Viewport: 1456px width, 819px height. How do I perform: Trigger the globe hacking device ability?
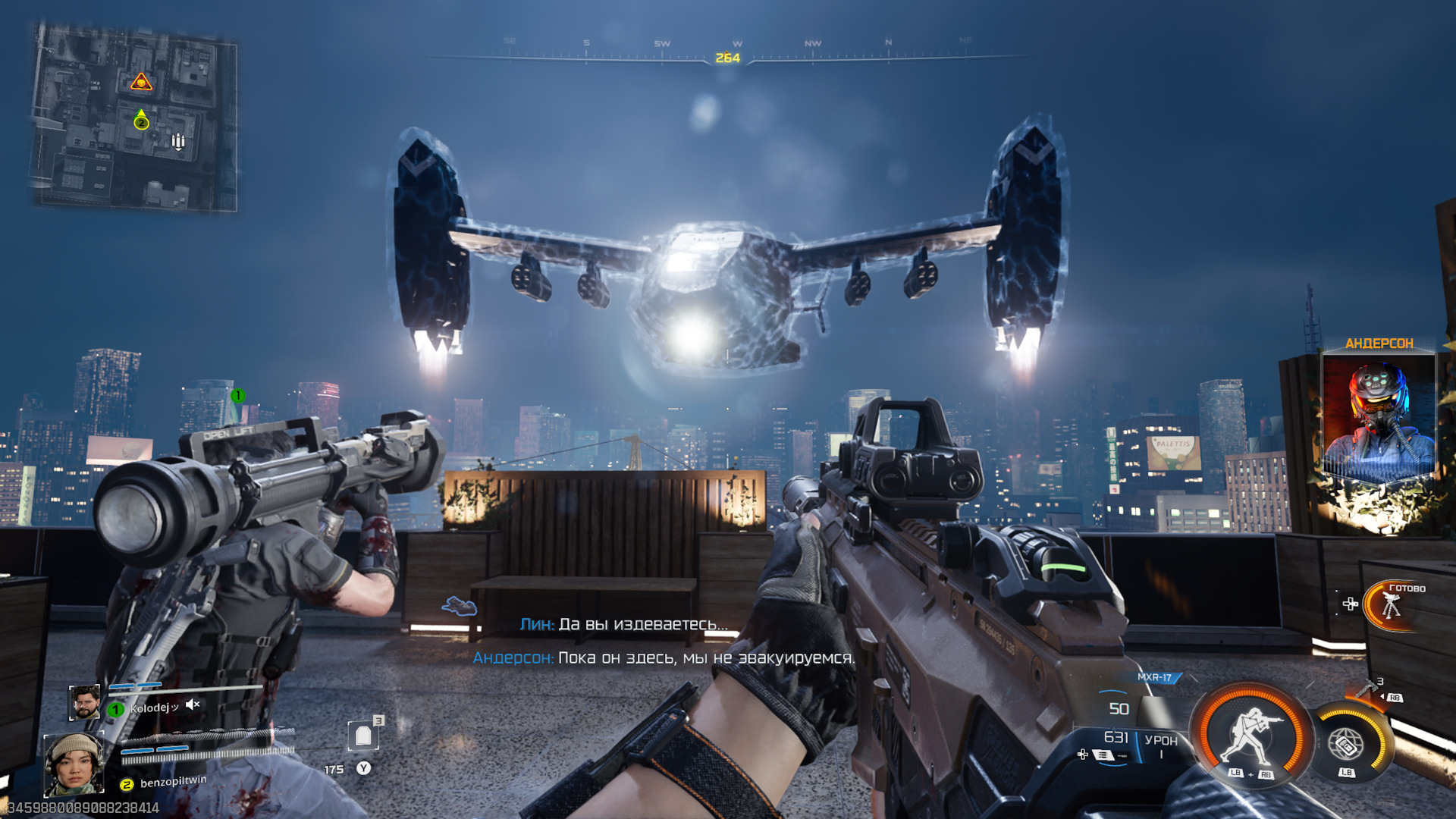coord(1347,745)
